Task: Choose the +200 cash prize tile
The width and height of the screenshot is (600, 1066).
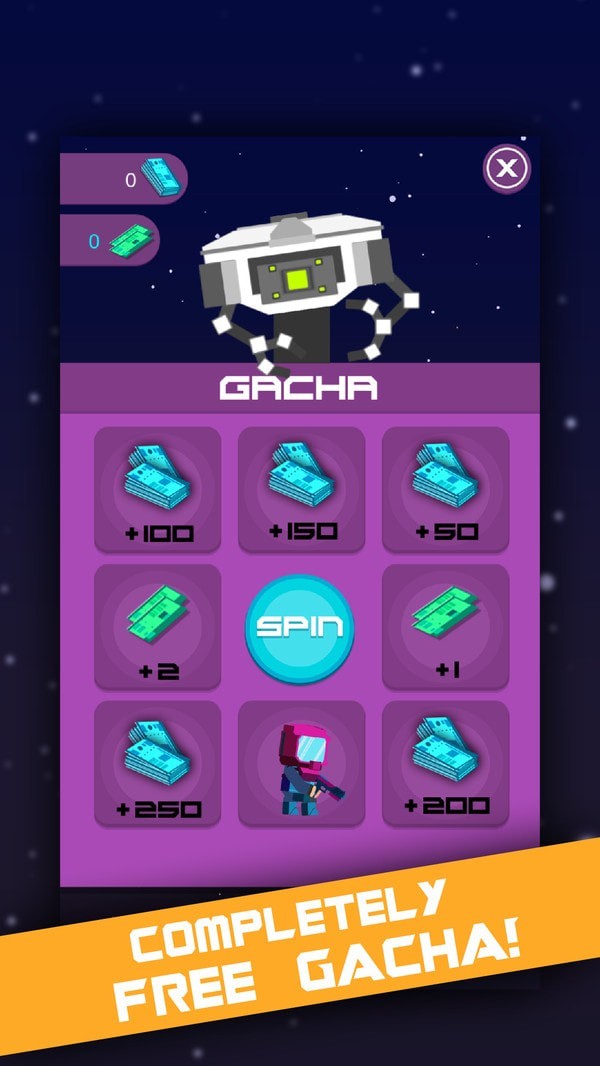Action: pyautogui.click(x=445, y=763)
